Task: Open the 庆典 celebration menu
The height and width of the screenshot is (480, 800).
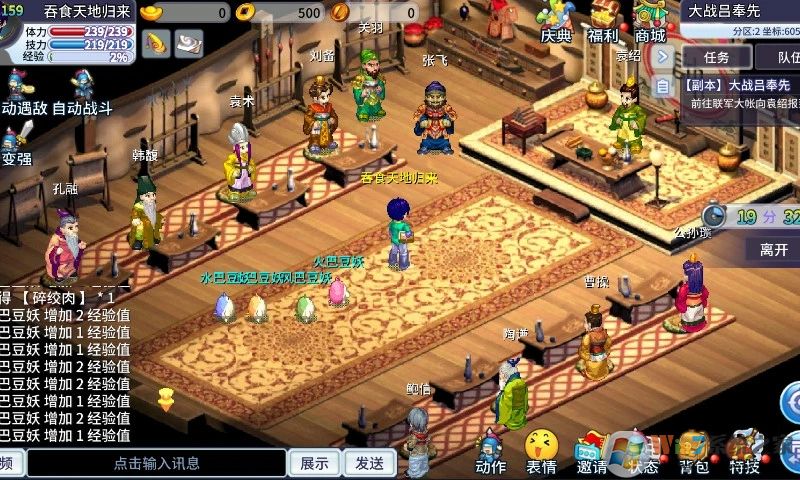Action: coord(555,20)
